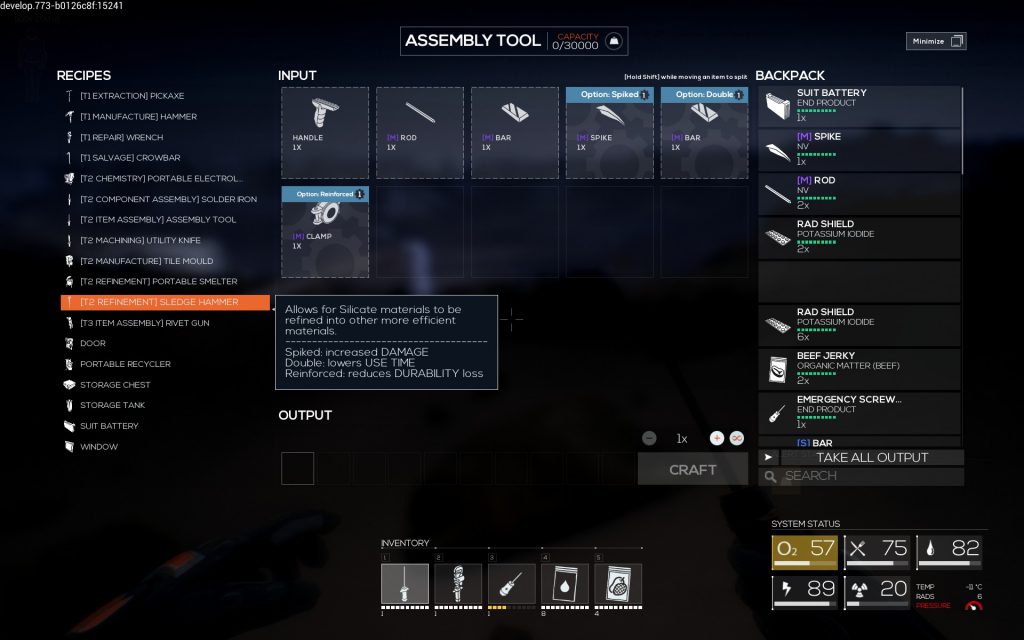Pick the Beef Jerky backpack item
This screenshot has height=640, width=1024.
pos(859,368)
